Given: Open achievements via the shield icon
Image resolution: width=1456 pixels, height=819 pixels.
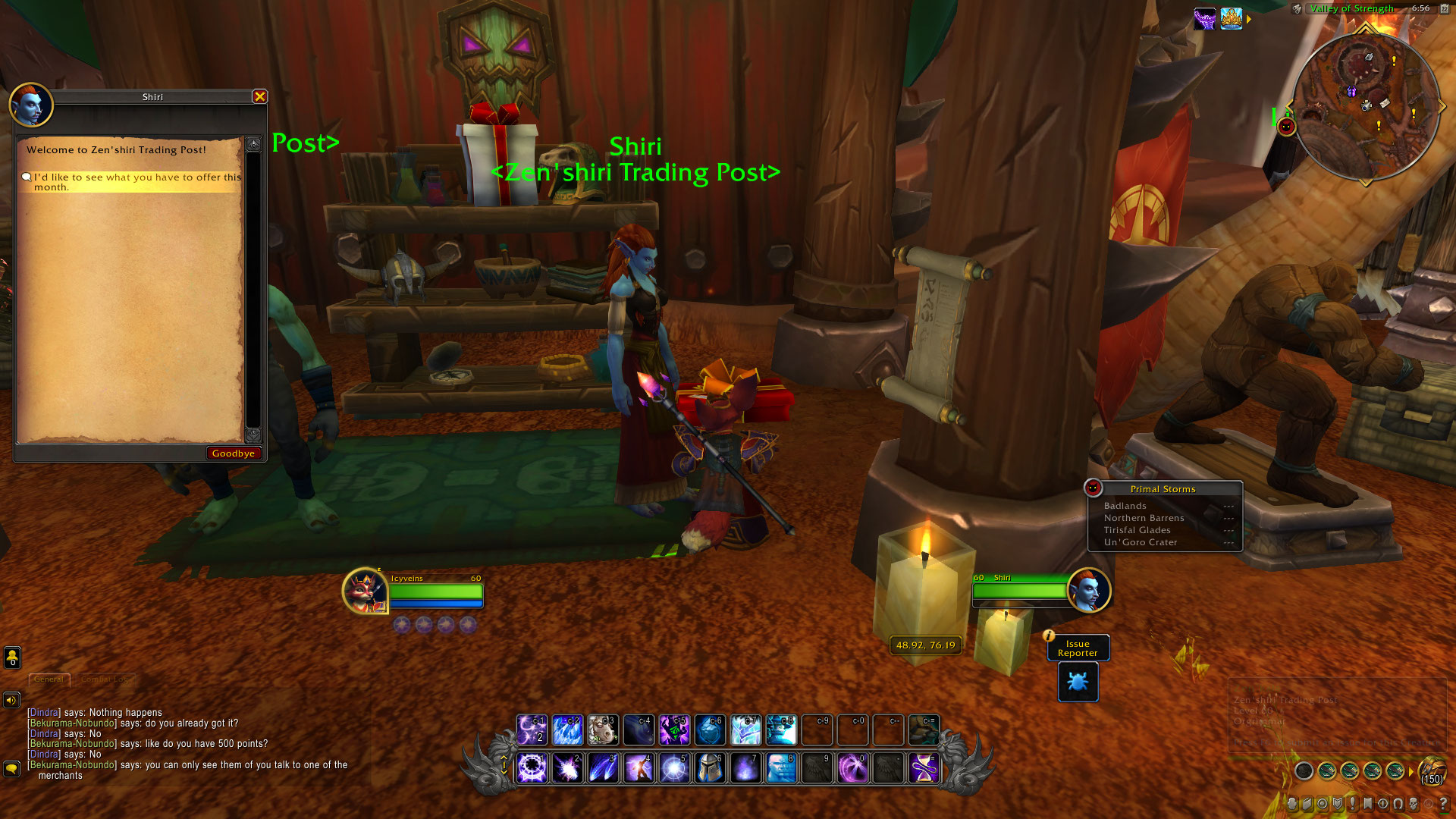Looking at the screenshot, I should [1338, 804].
